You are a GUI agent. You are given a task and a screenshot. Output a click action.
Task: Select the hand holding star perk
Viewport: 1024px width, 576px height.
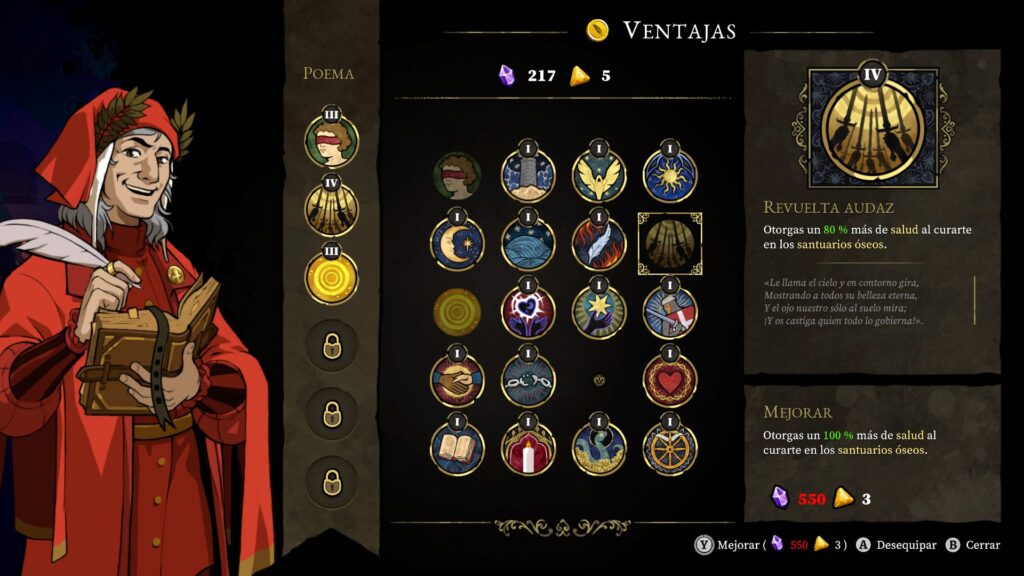599,312
